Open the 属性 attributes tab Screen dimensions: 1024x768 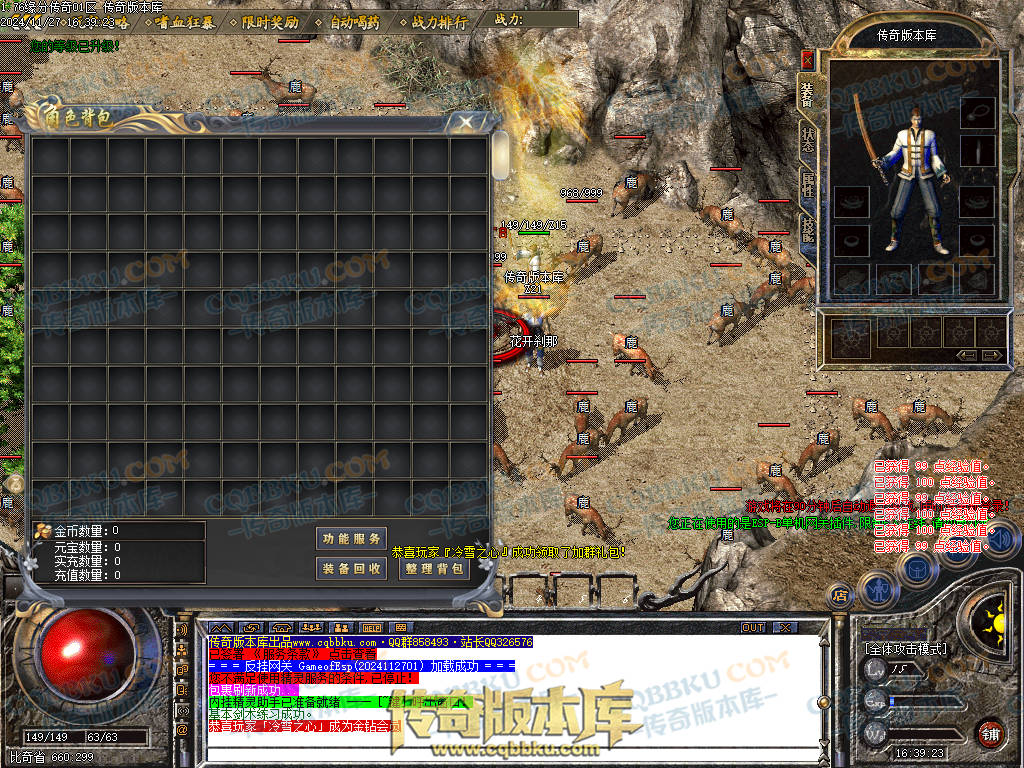coord(807,186)
